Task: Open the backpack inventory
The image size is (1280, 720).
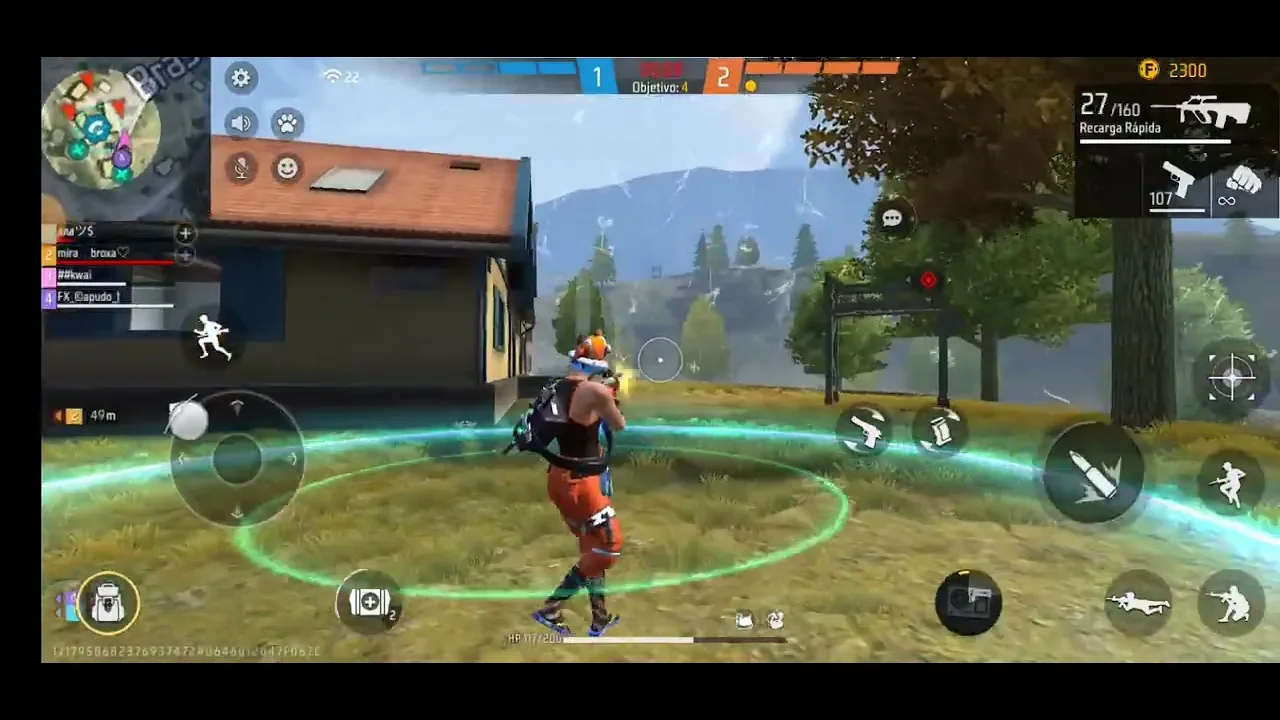Action: (107, 603)
